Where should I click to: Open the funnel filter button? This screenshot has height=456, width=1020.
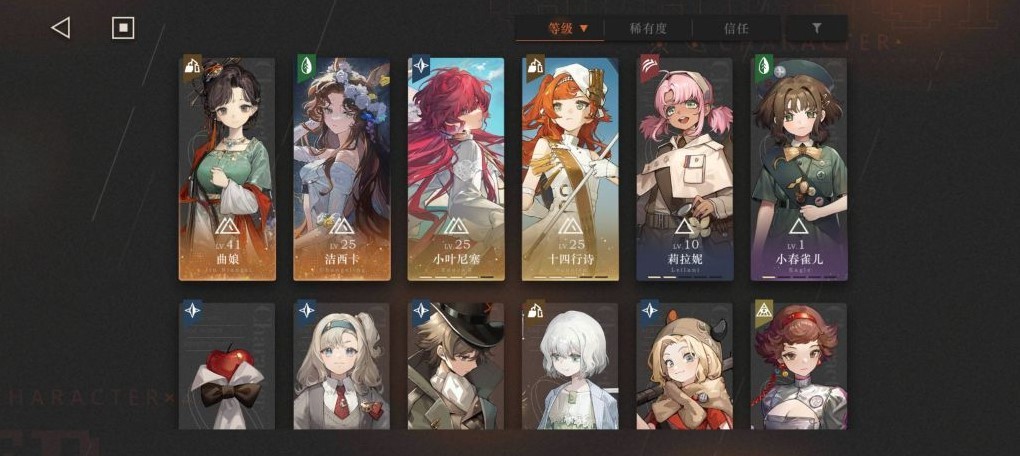coord(816,28)
